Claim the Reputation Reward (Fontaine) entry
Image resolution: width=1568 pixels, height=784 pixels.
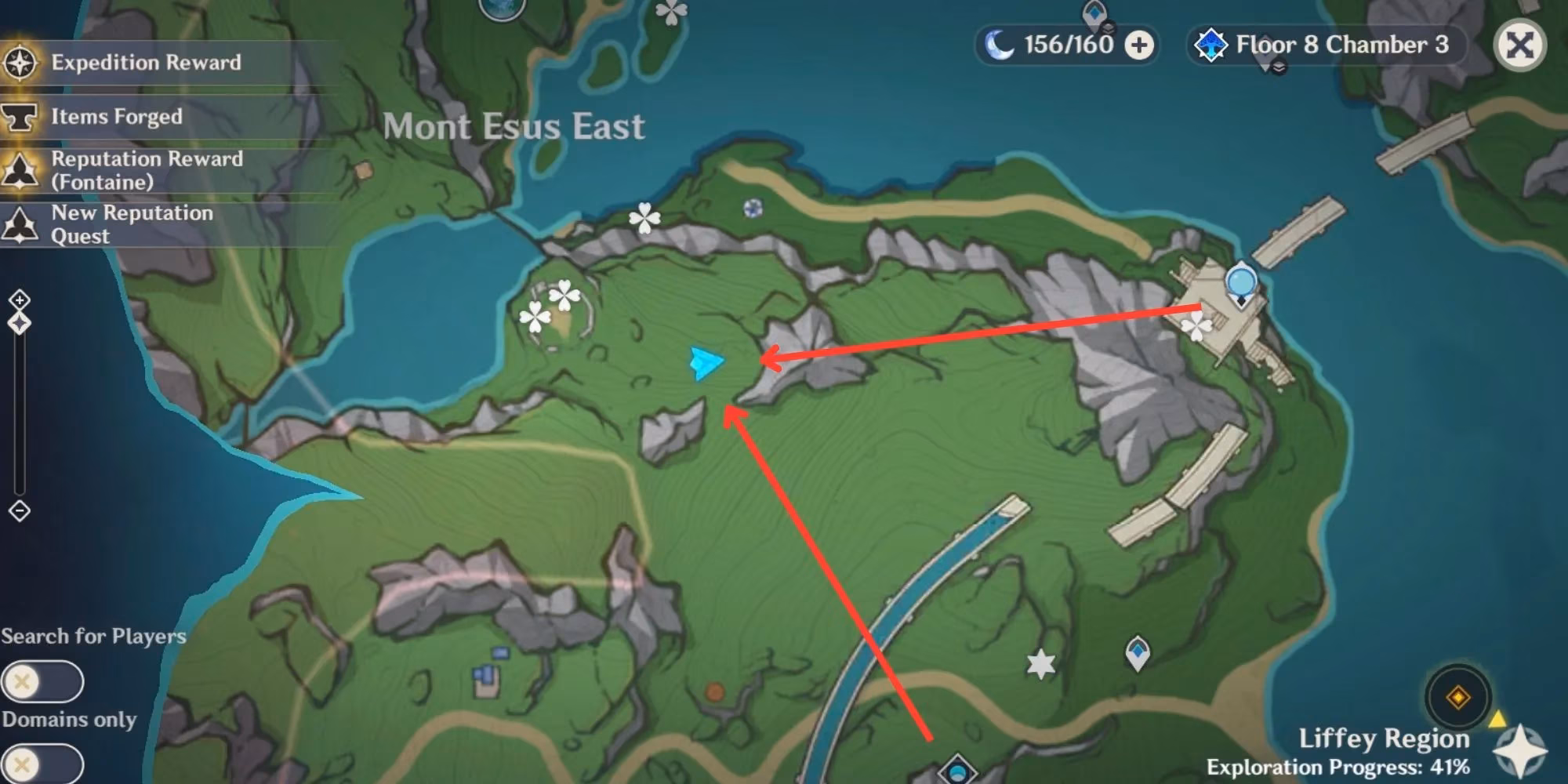point(147,170)
